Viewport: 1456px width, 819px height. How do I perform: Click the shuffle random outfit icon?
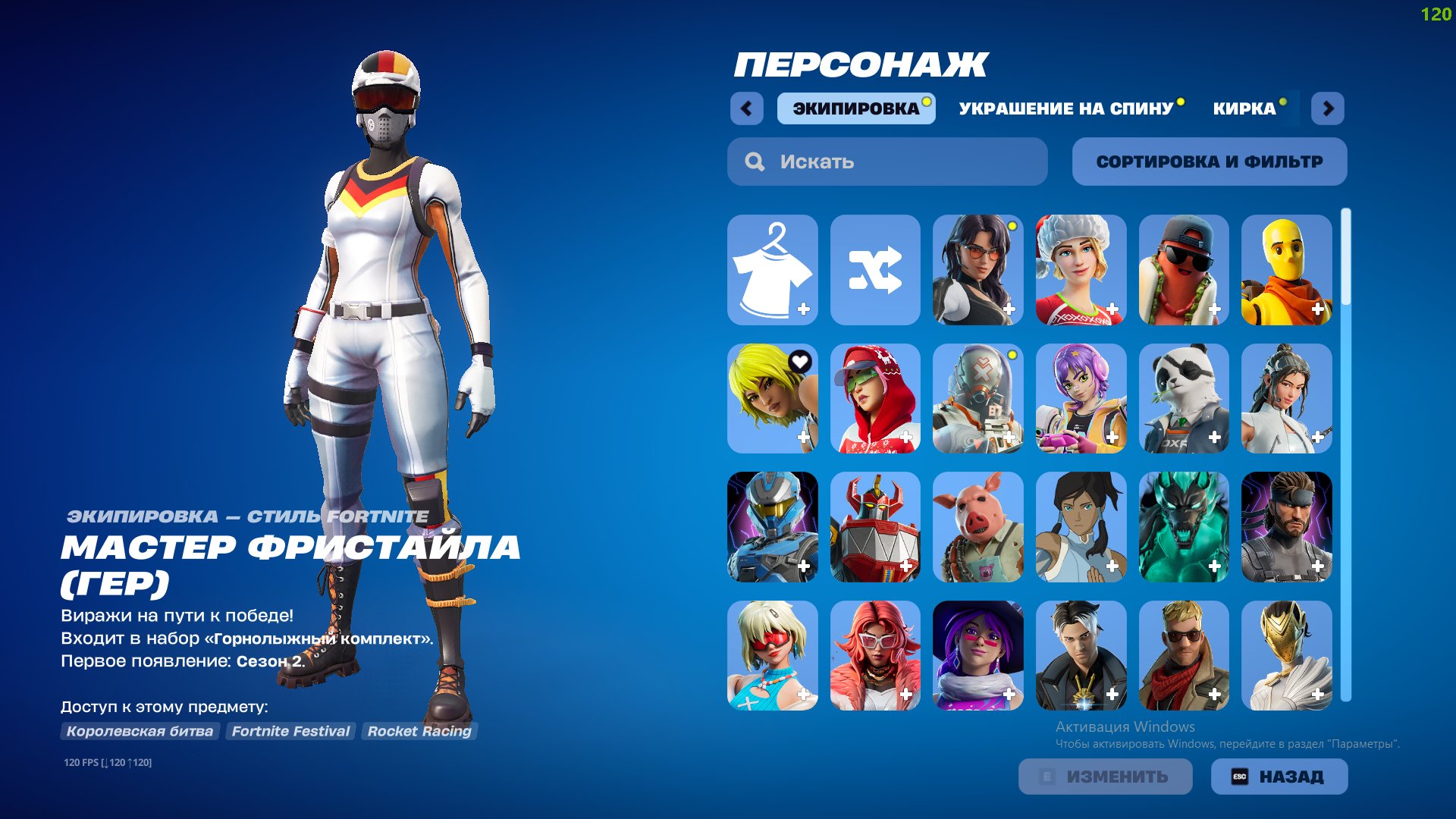pyautogui.click(x=876, y=269)
